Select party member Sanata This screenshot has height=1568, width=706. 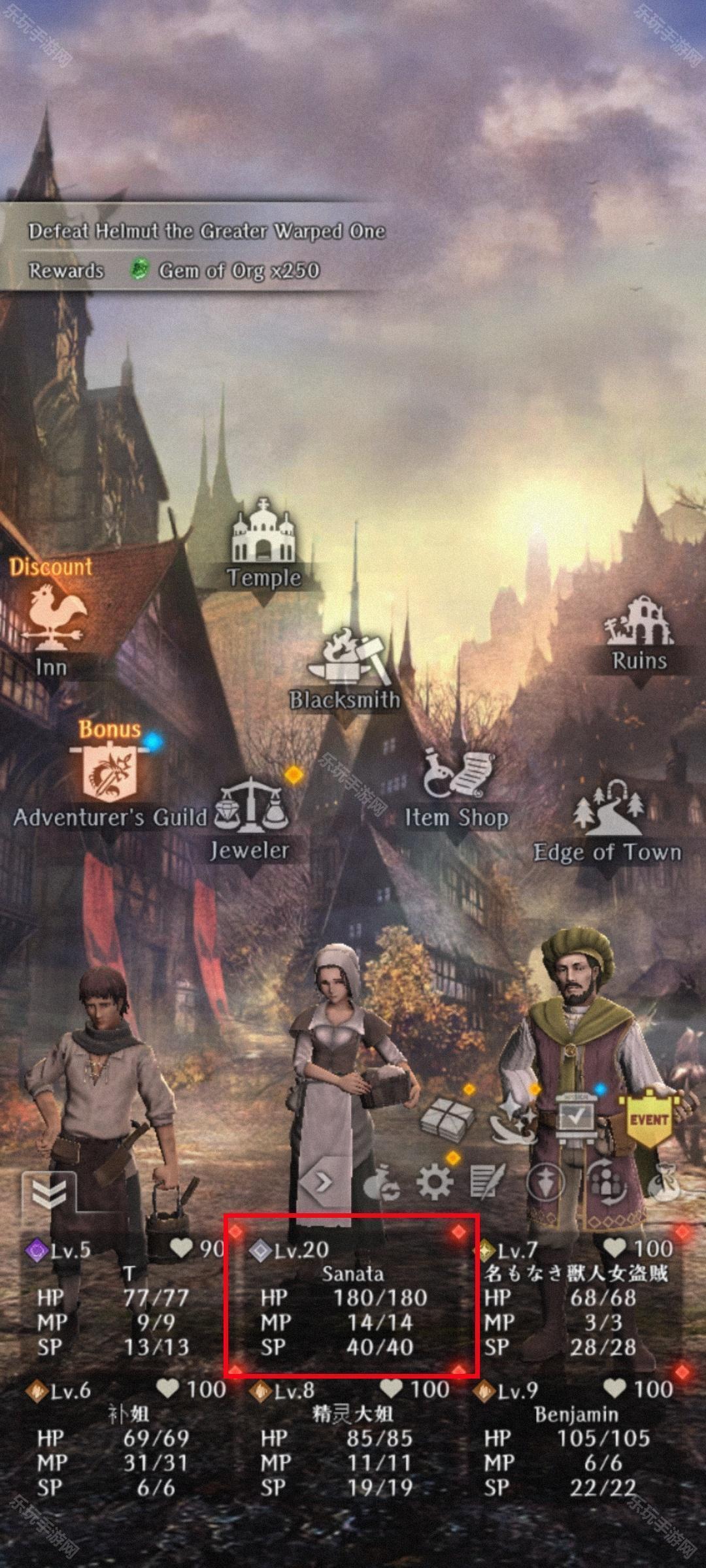pyautogui.click(x=352, y=1296)
